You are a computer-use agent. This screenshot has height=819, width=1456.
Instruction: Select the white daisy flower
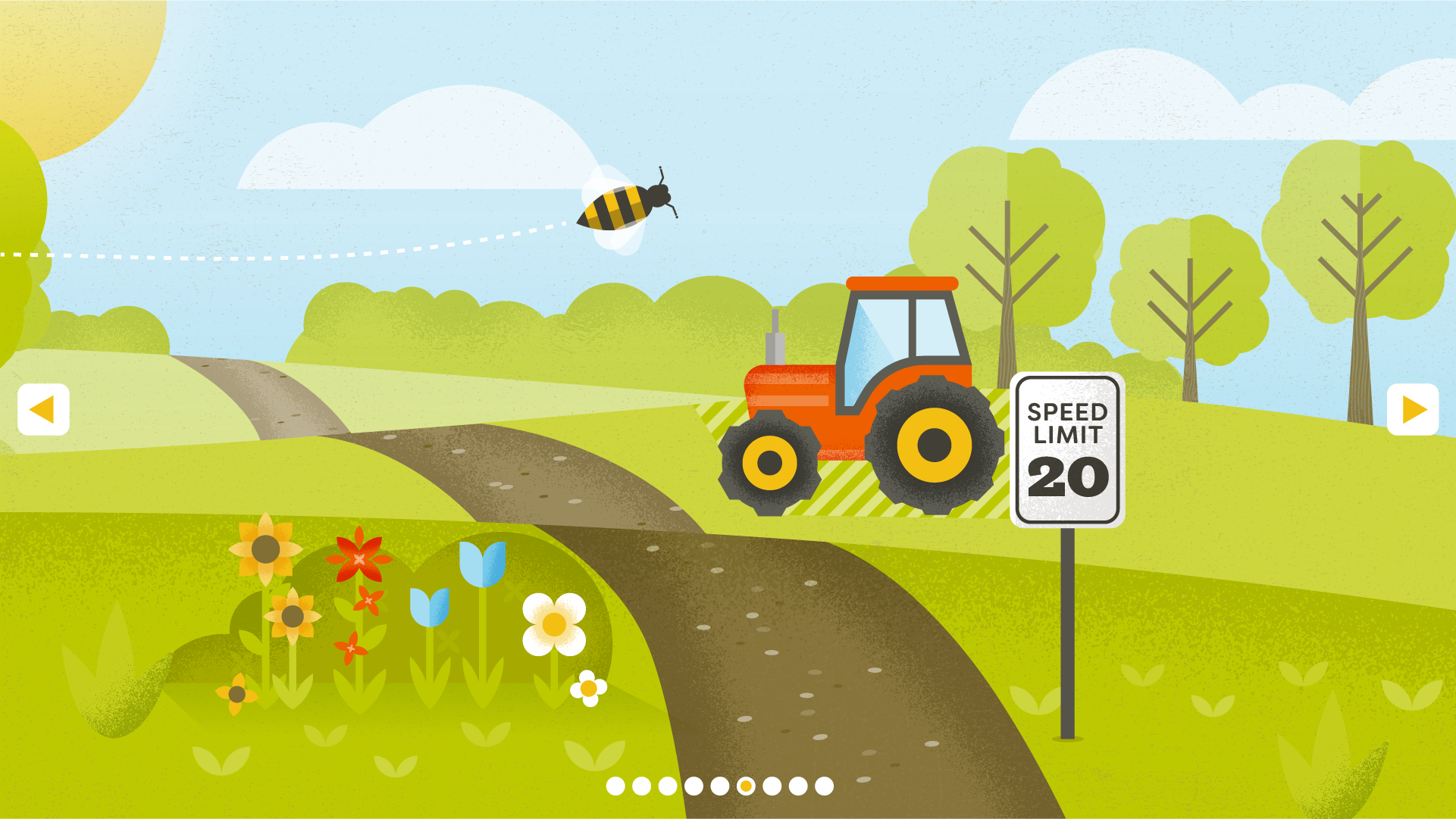point(553,625)
